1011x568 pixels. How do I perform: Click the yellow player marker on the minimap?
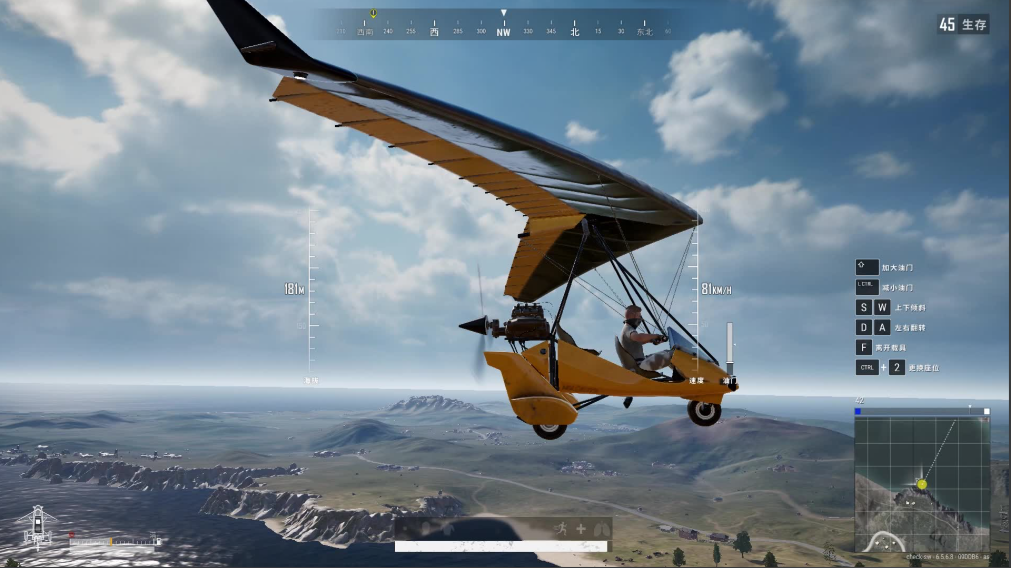(x=922, y=484)
